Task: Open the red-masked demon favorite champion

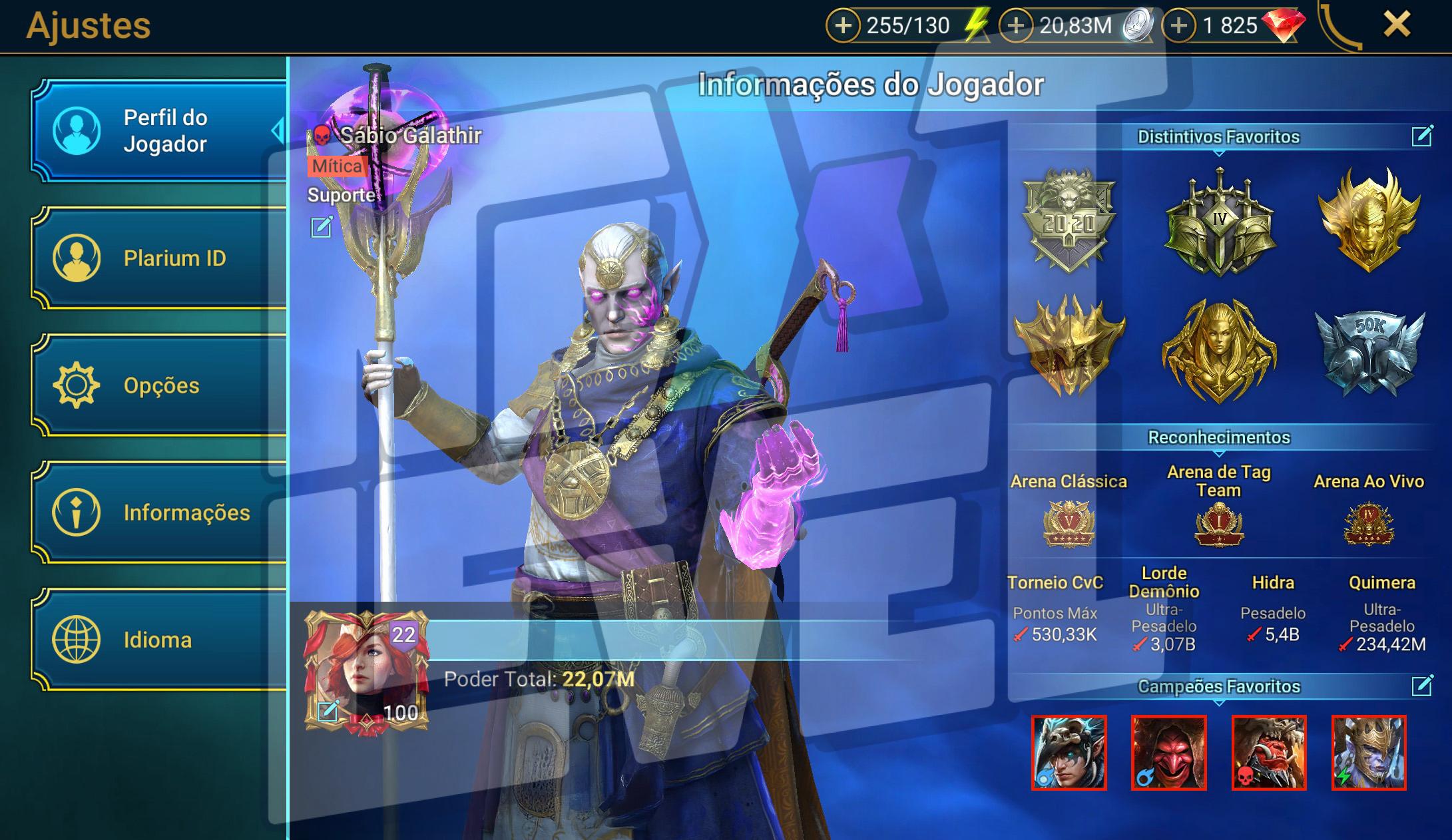Action: click(1168, 753)
